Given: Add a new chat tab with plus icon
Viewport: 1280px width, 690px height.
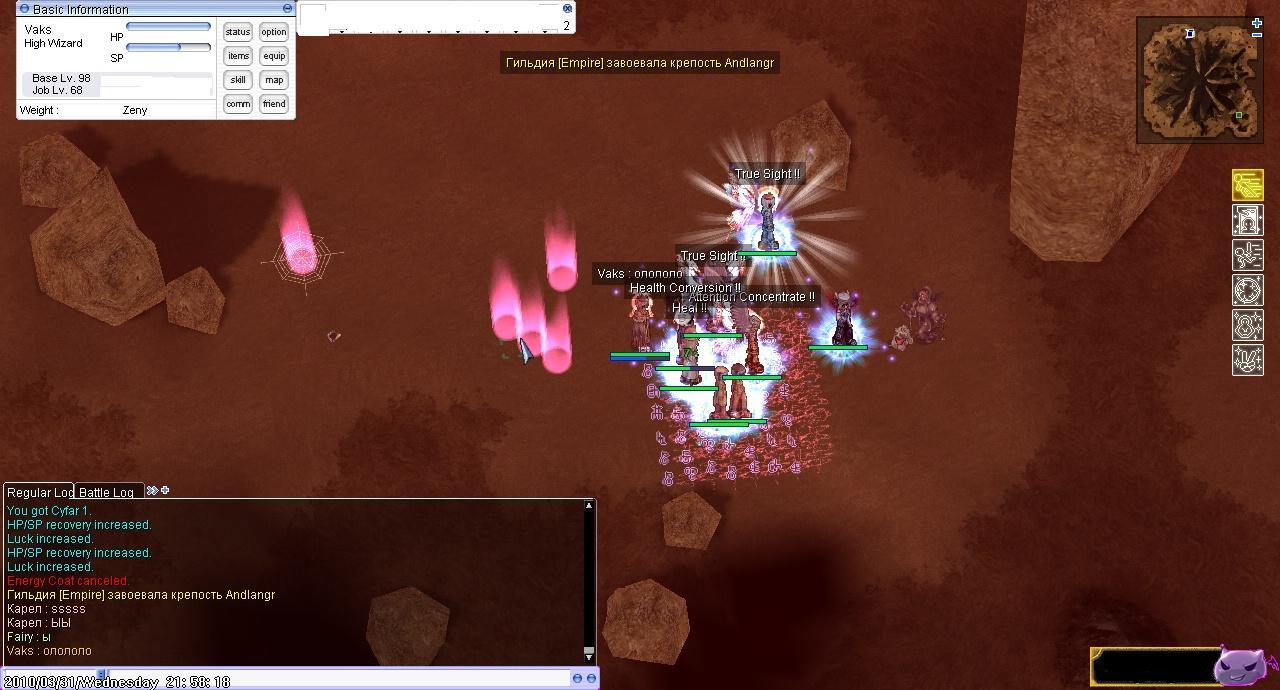Looking at the screenshot, I should (x=165, y=490).
